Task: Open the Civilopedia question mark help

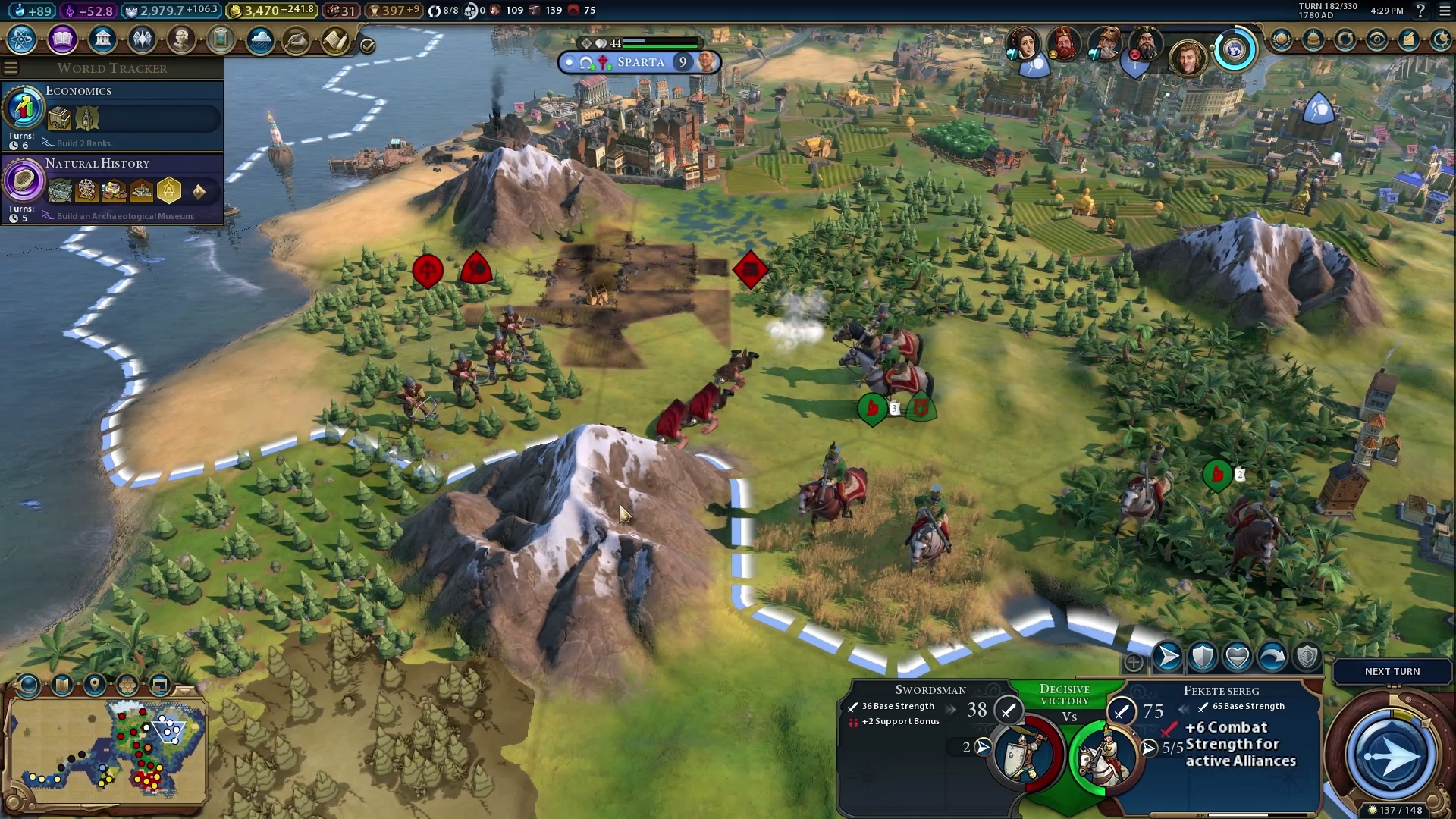Action: [1420, 11]
